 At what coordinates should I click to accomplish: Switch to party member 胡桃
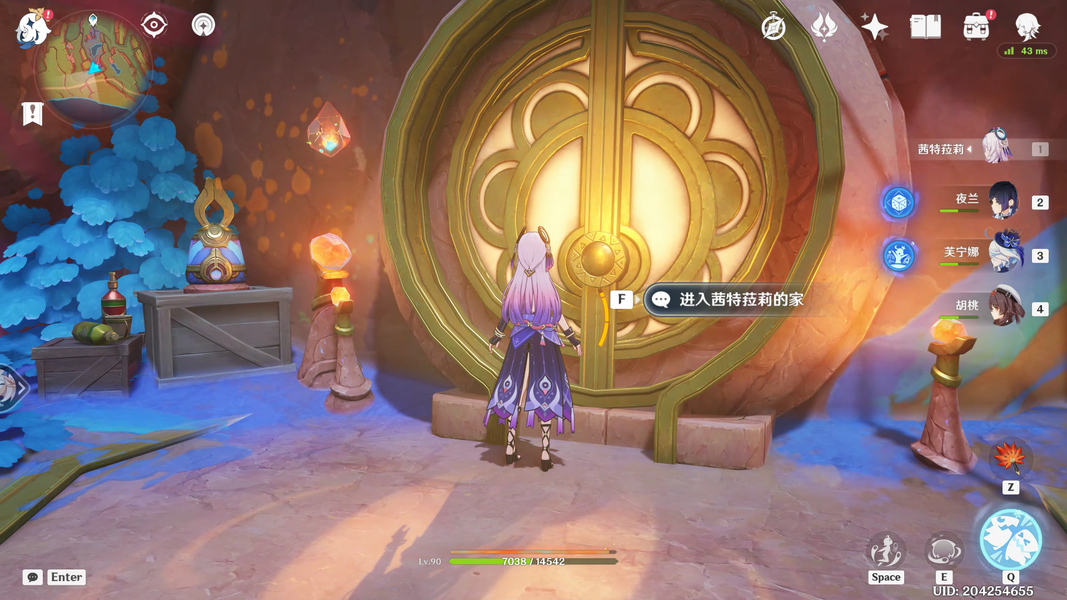[x=1001, y=308]
